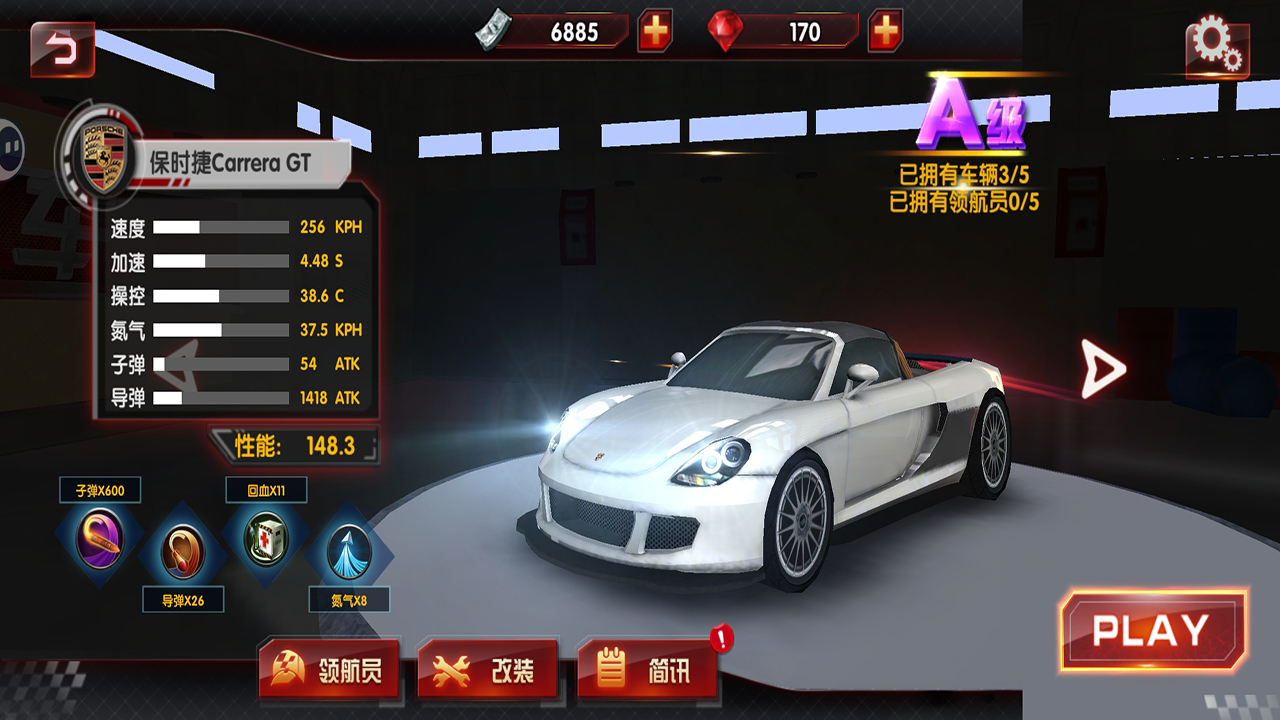The height and width of the screenshot is (720, 1280).
Task: Open the 改装 modification menu
Action: [x=488, y=670]
